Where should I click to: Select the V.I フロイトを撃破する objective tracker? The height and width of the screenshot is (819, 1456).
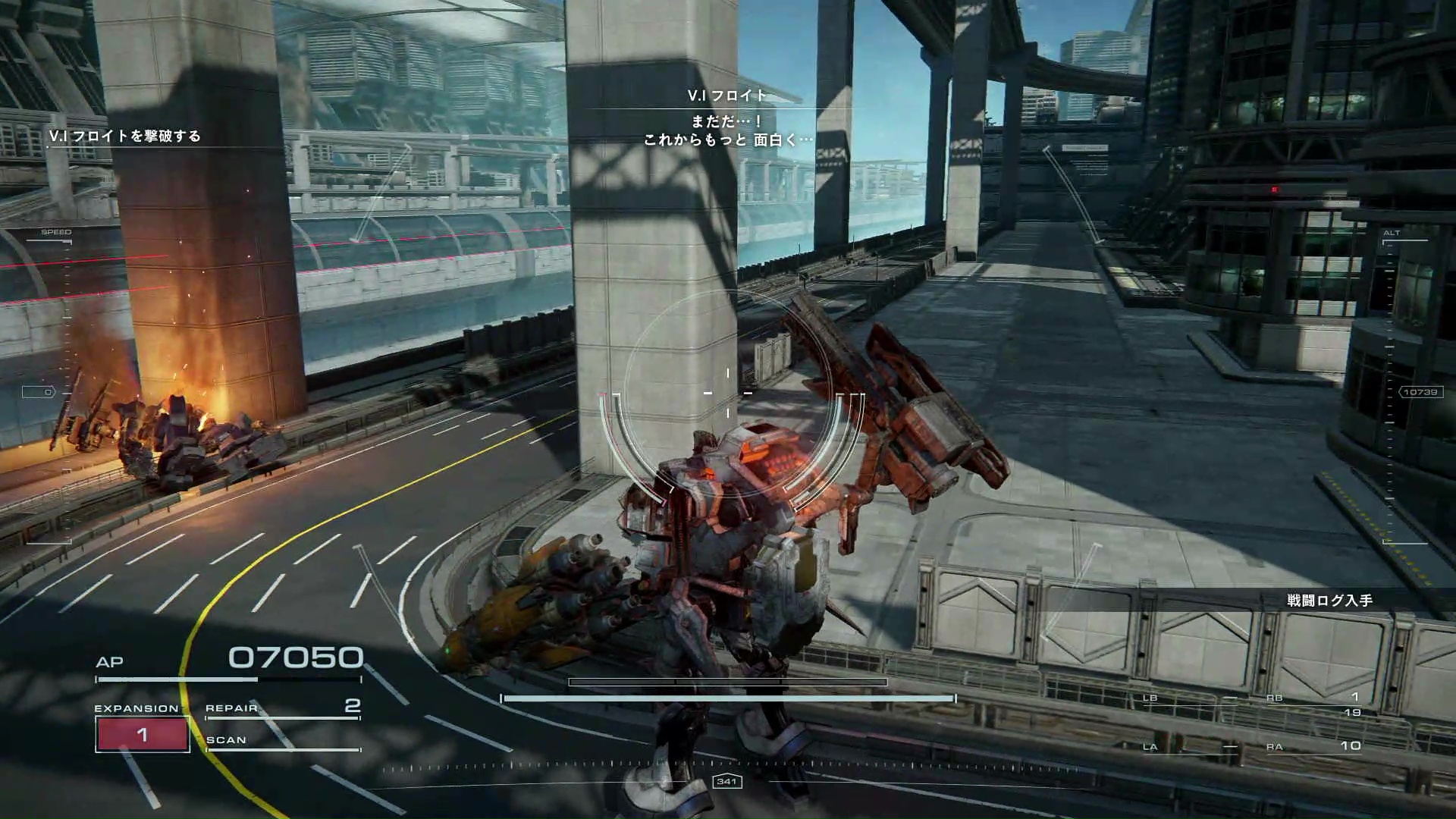[x=125, y=136]
